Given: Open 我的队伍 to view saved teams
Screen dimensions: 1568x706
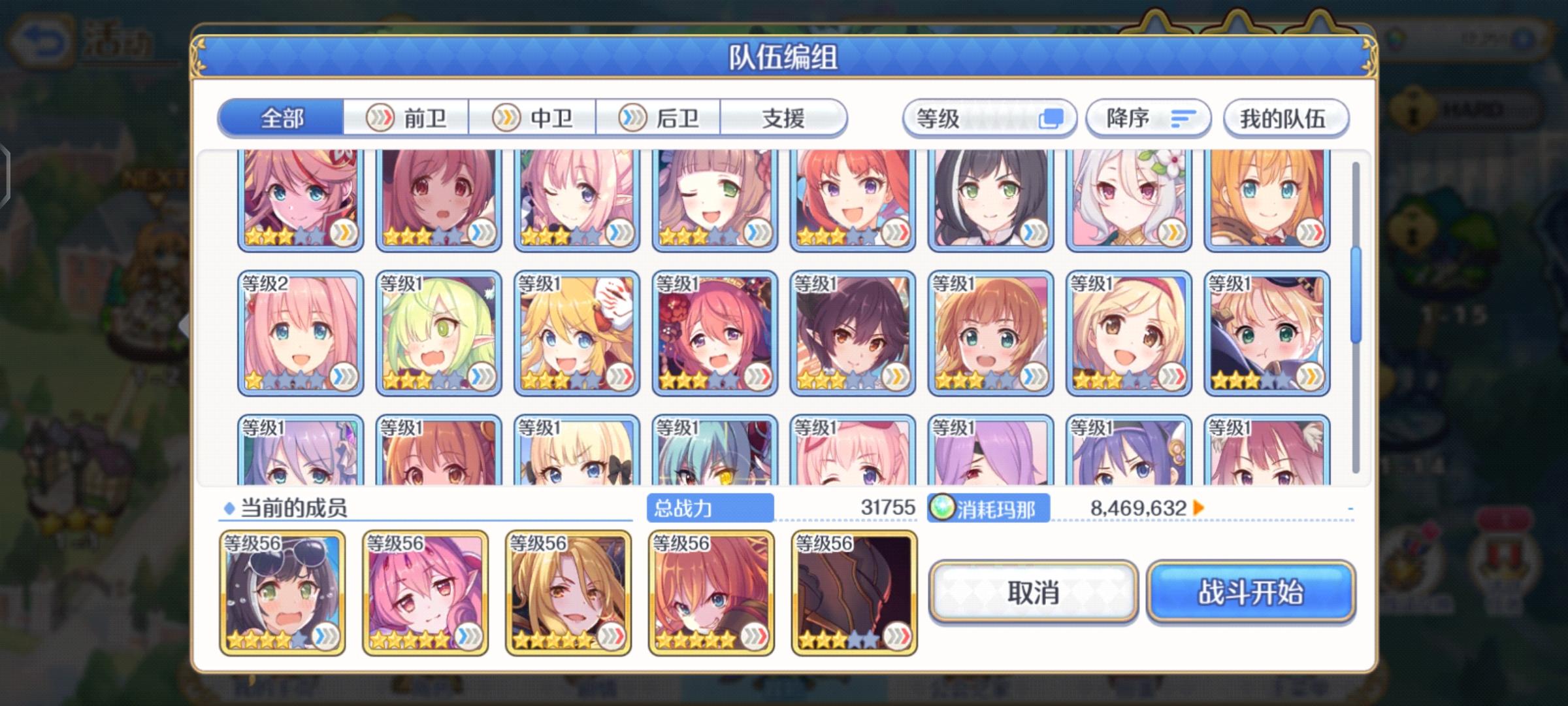Looking at the screenshot, I should 1284,118.
